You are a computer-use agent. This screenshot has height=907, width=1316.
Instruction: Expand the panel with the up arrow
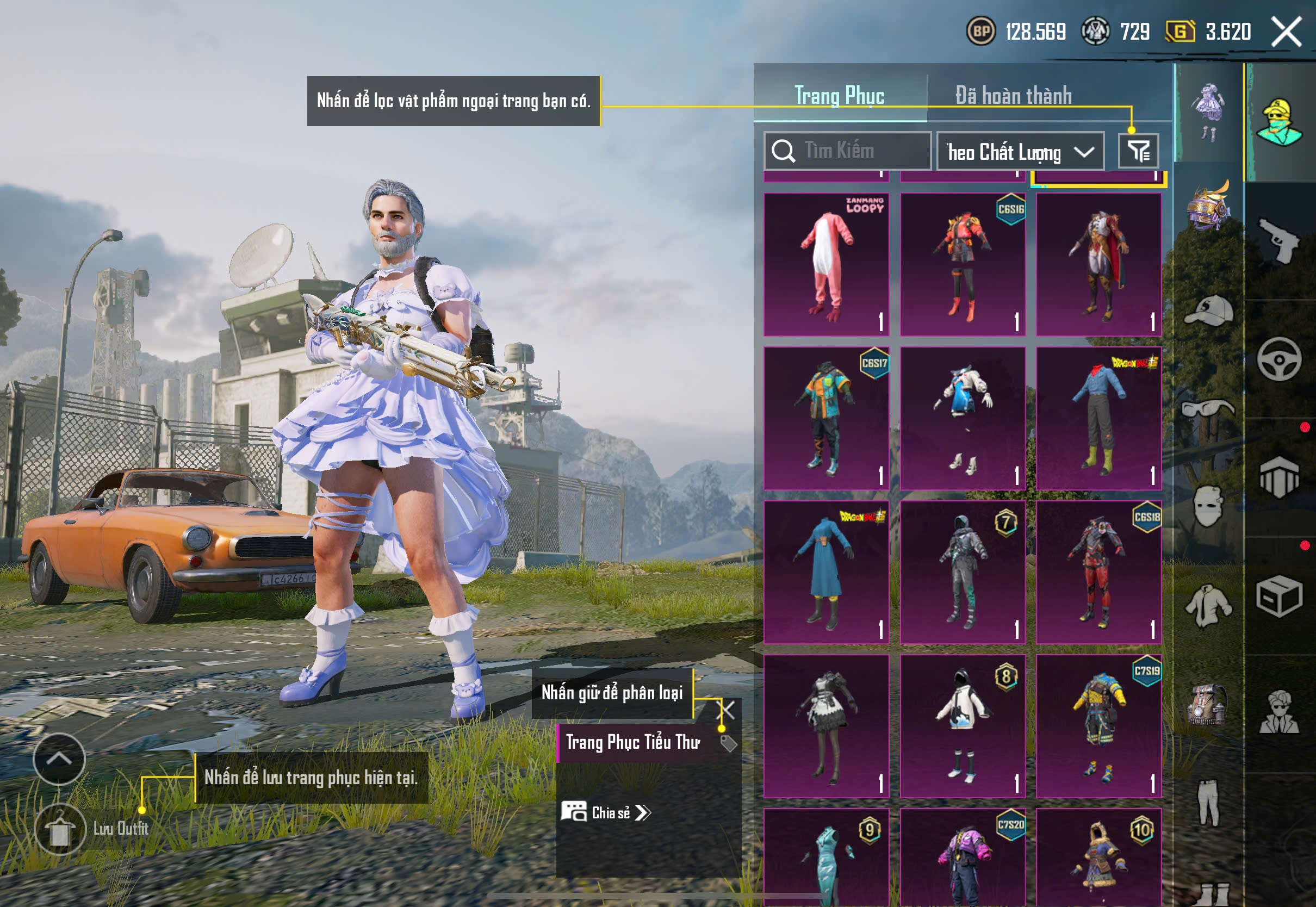[x=59, y=759]
